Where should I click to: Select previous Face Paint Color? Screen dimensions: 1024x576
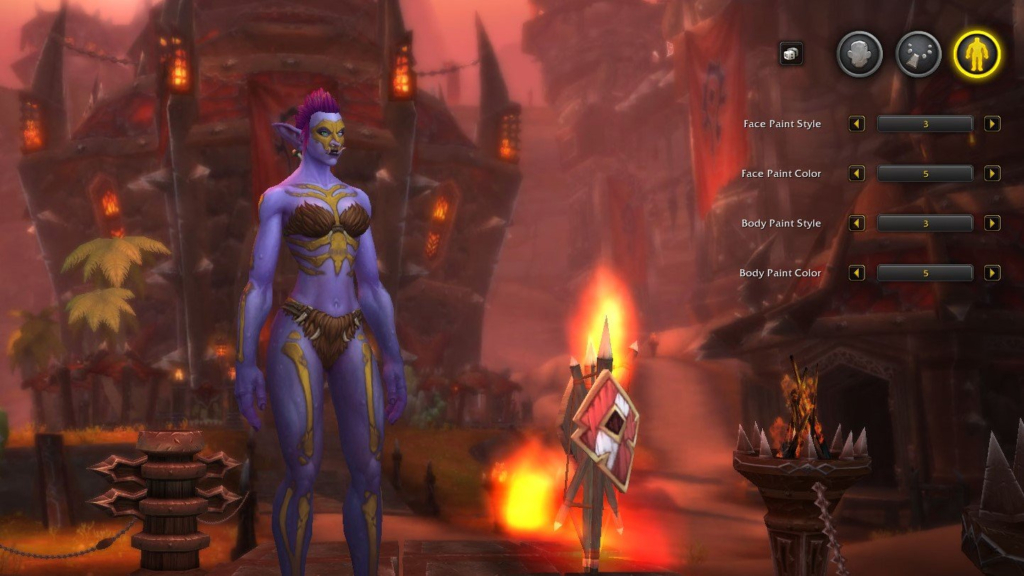(x=857, y=174)
